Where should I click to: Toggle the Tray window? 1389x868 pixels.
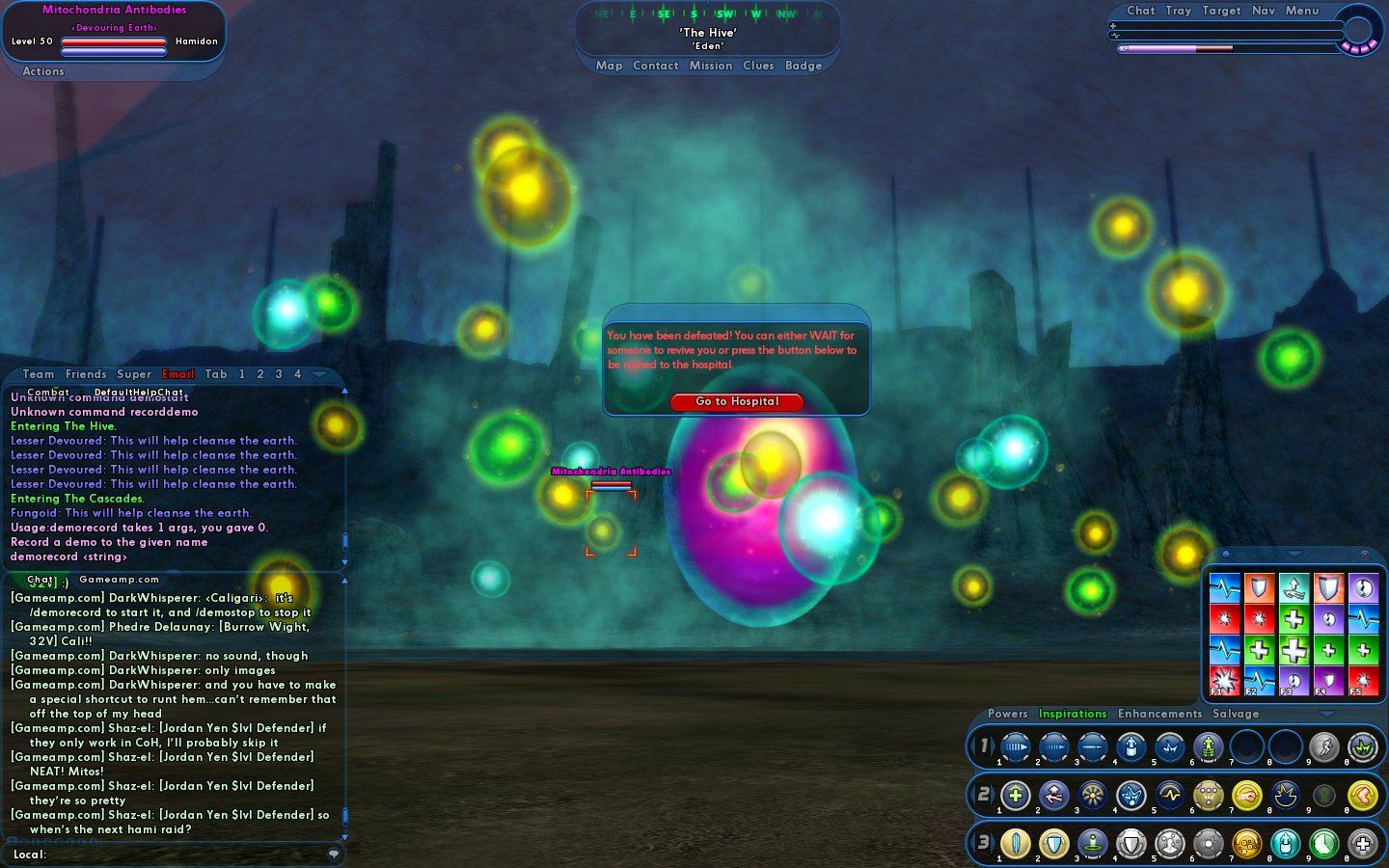point(1179,11)
